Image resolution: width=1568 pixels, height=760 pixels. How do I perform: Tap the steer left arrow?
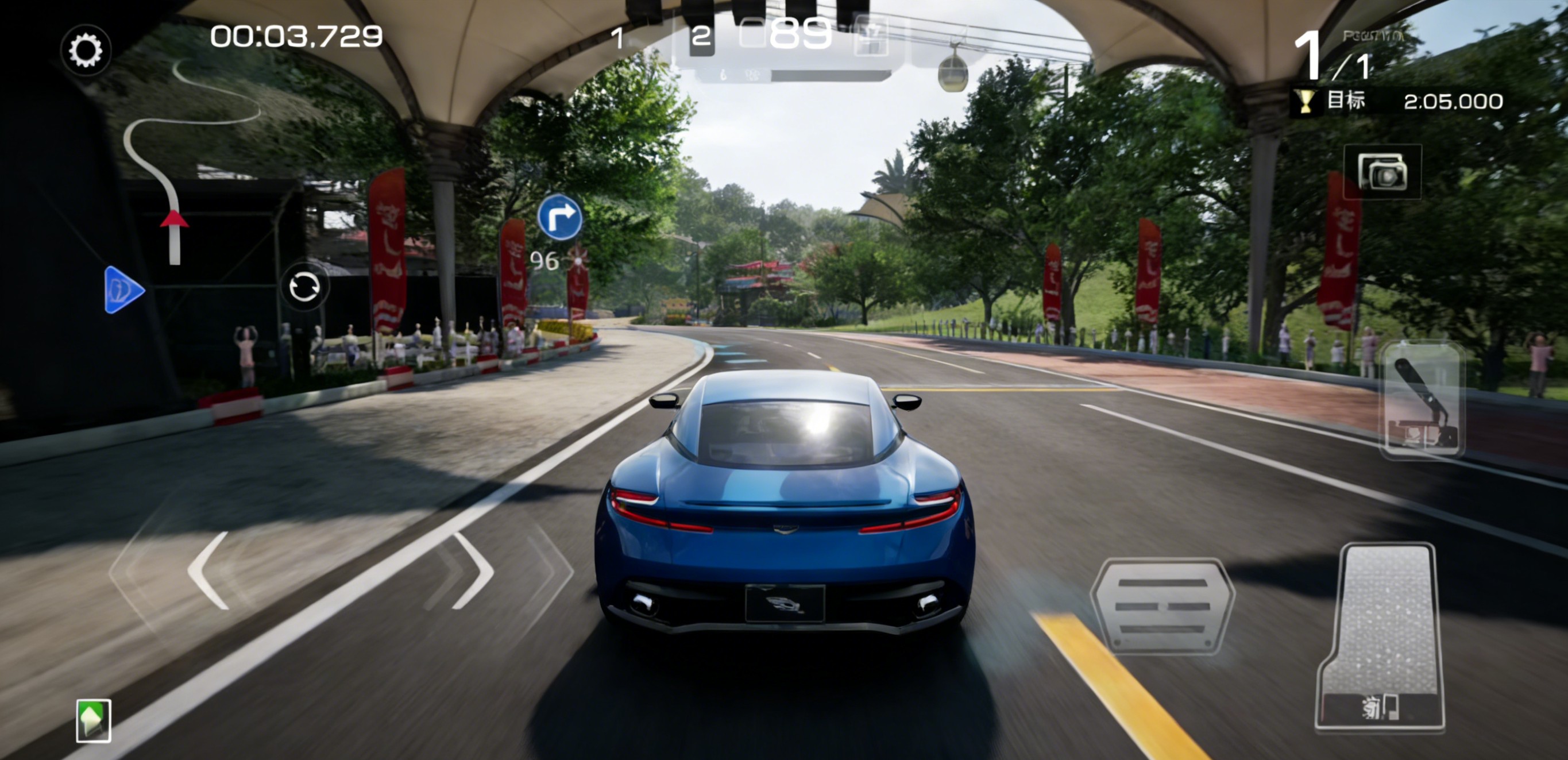[x=209, y=570]
